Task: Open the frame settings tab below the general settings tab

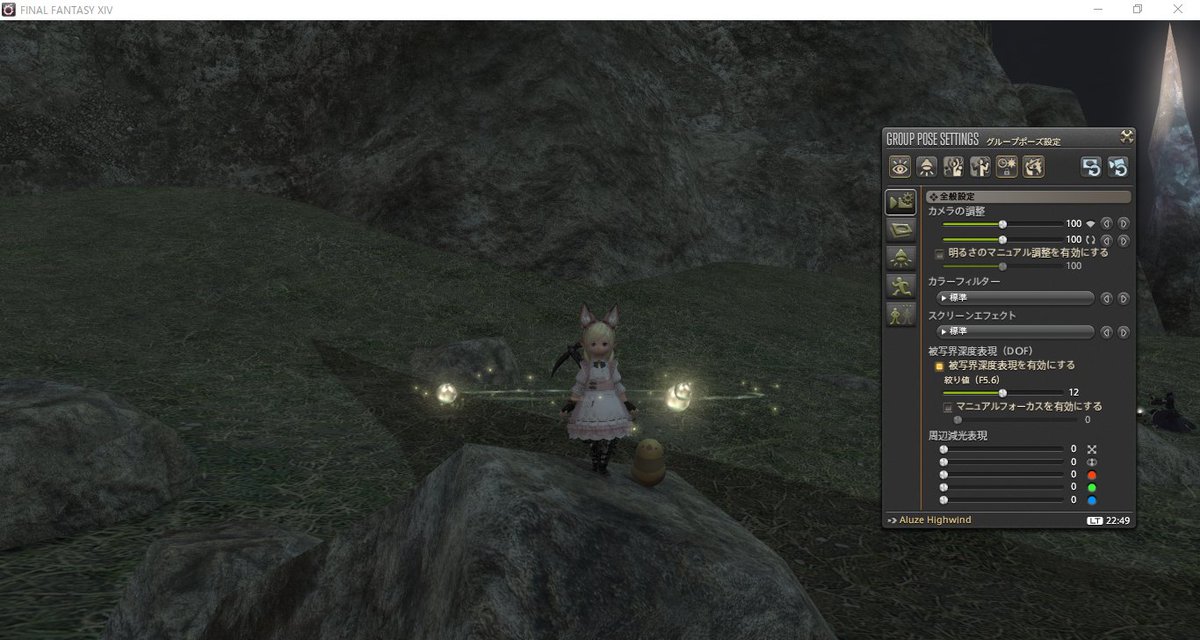Action: coord(899,231)
